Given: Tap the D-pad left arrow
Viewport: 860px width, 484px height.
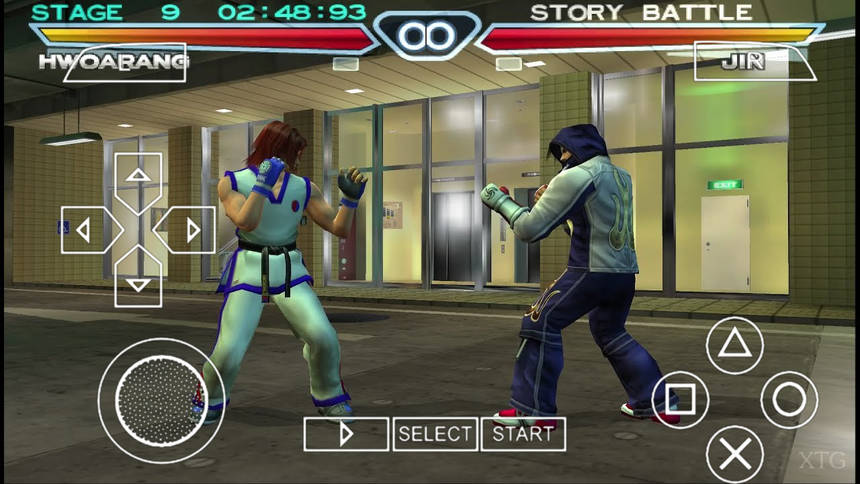Looking at the screenshot, I should pos(86,230).
